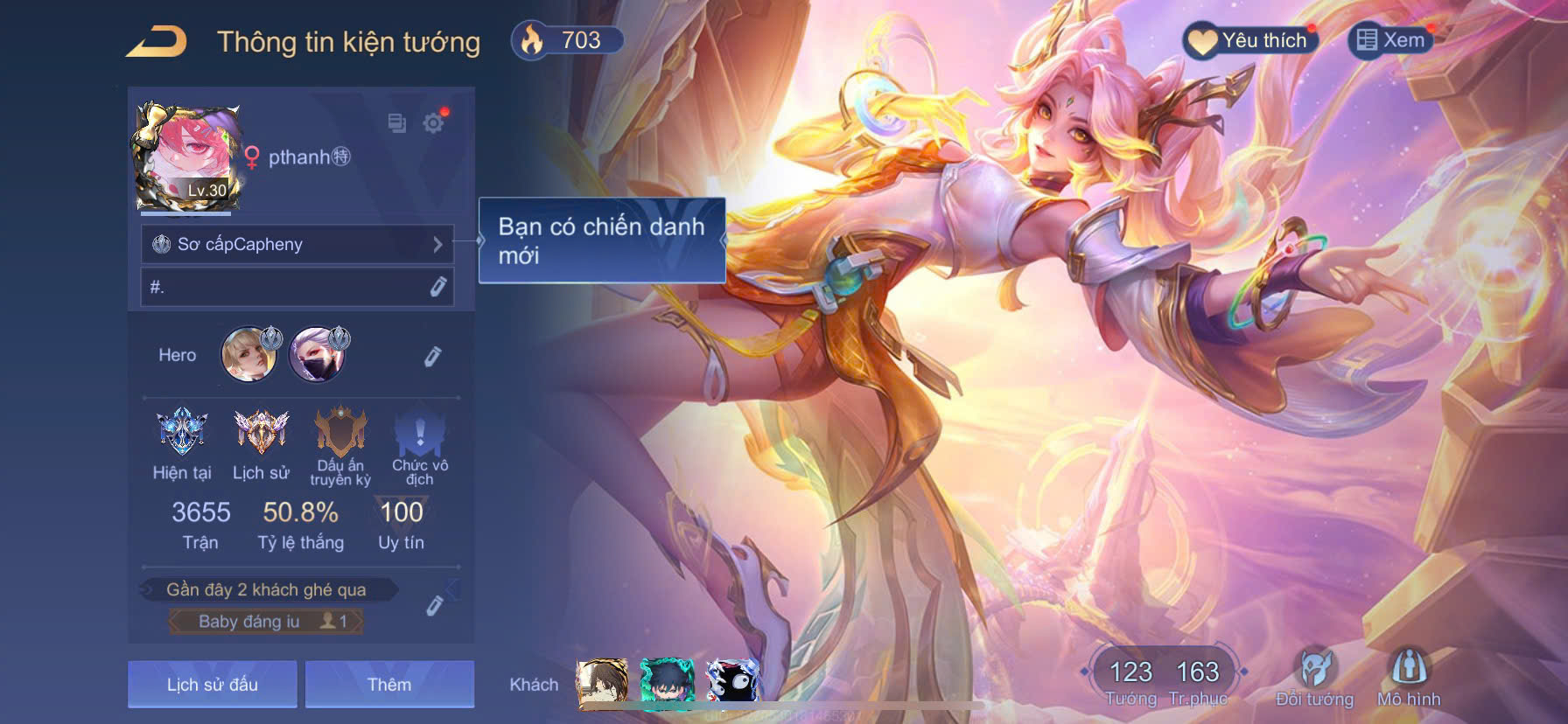The height and width of the screenshot is (724, 1568).
Task: Edit the signature field showing #.
Action: click(x=297, y=287)
